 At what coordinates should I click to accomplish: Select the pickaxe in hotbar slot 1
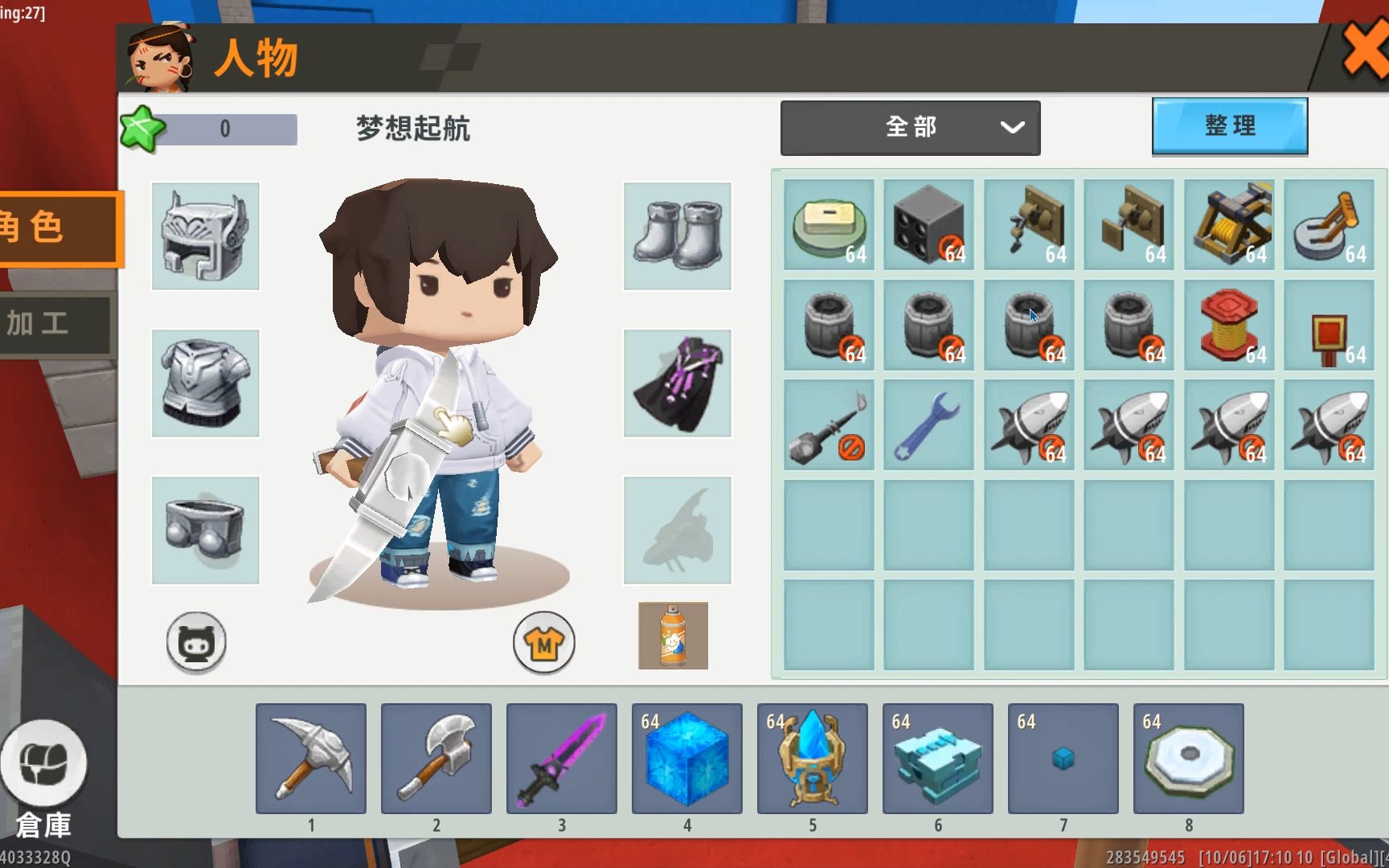pyautogui.click(x=311, y=757)
